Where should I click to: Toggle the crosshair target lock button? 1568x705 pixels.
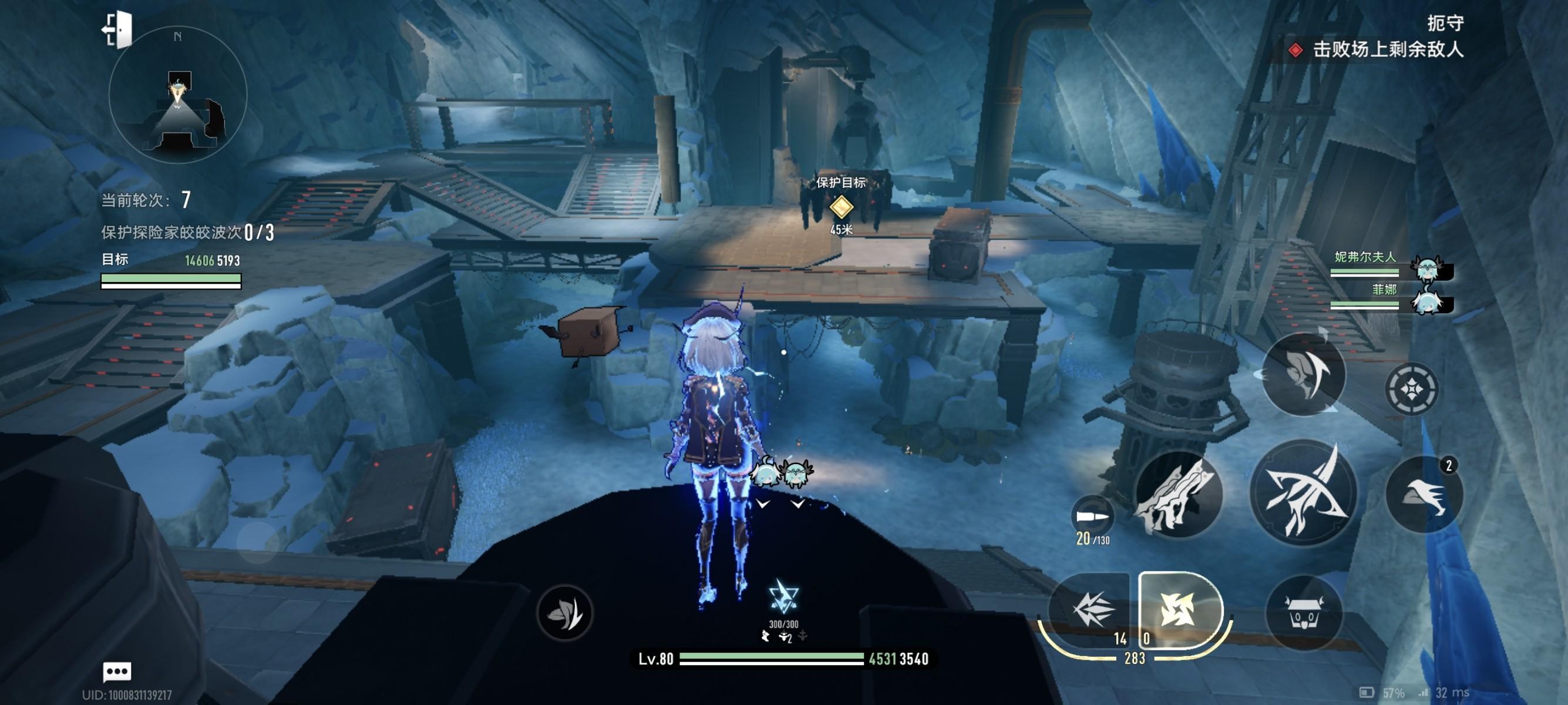pos(1412,389)
